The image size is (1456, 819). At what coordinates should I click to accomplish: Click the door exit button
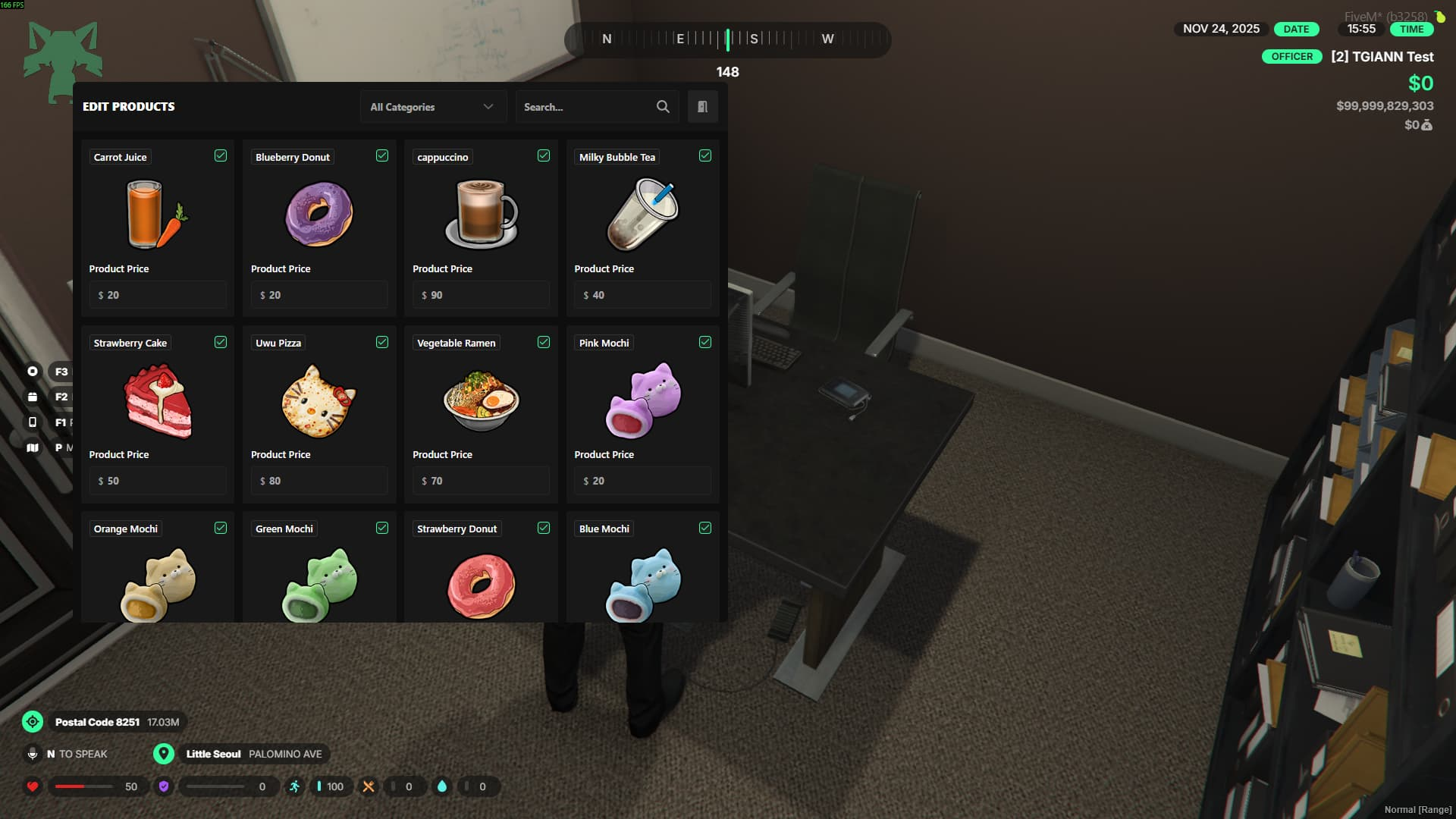pyautogui.click(x=702, y=107)
